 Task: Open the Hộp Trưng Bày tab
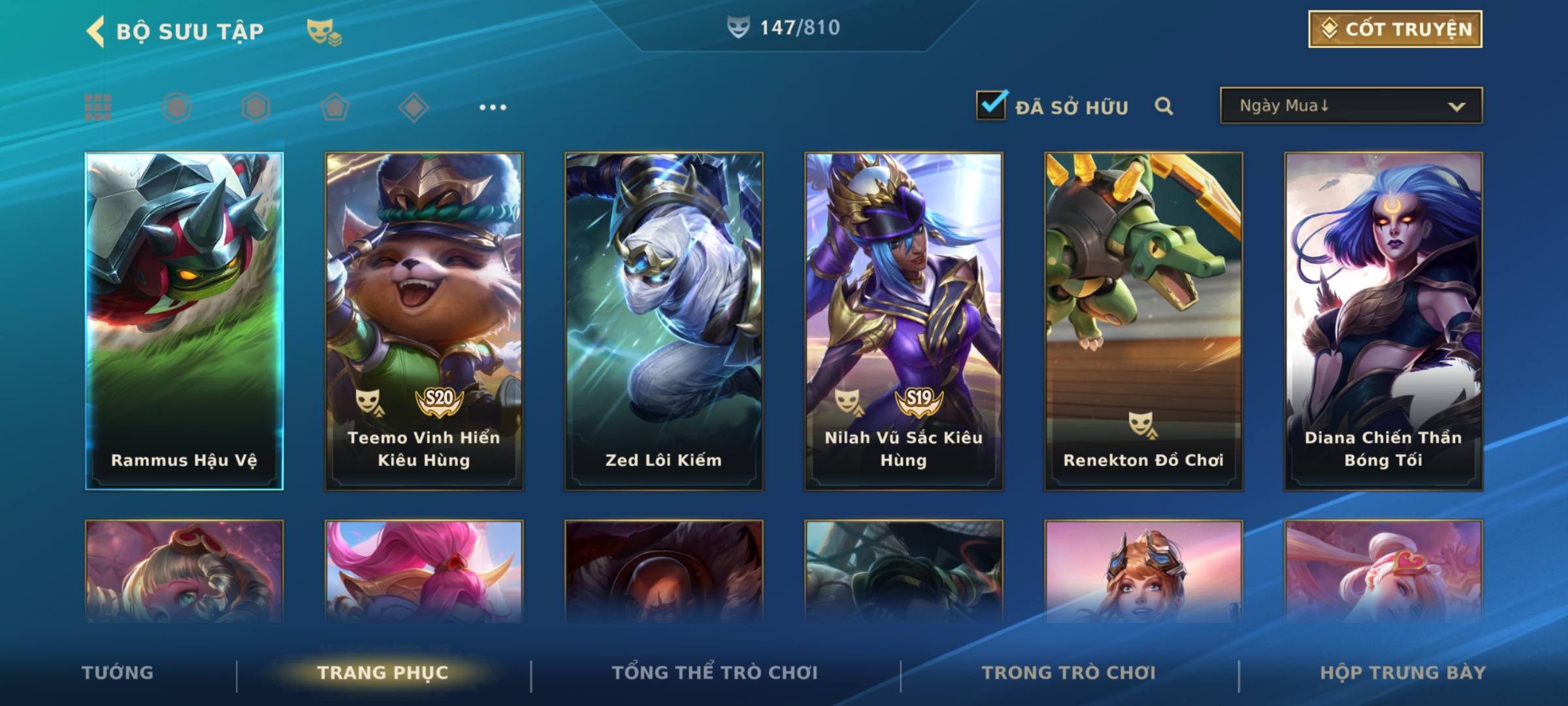1403,673
